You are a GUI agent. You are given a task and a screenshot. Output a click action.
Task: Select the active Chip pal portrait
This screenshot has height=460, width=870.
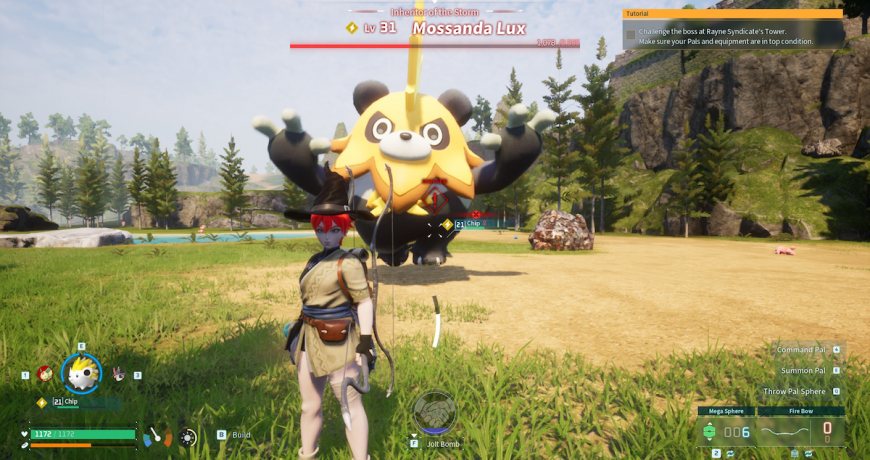coord(81,373)
